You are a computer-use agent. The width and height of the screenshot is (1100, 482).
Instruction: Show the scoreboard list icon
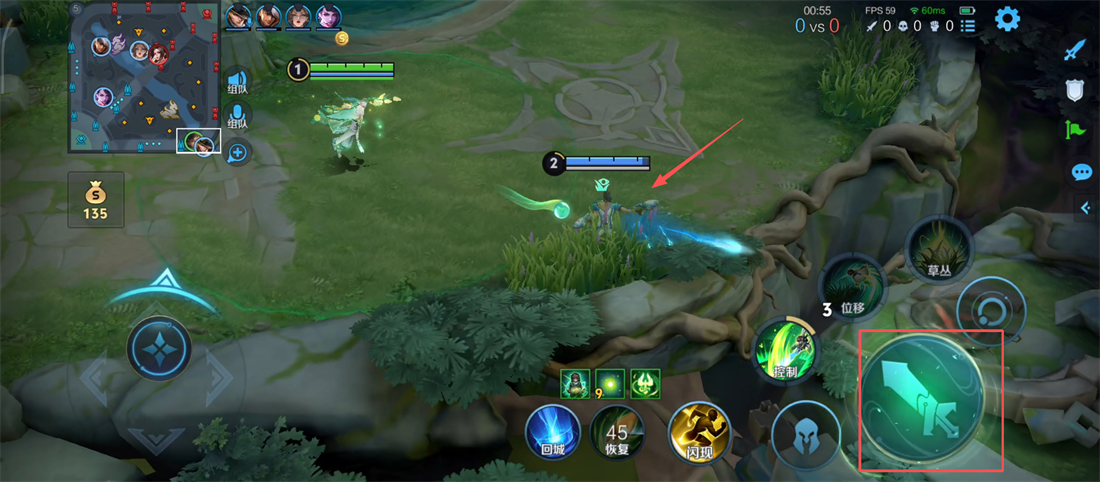[x=967, y=26]
